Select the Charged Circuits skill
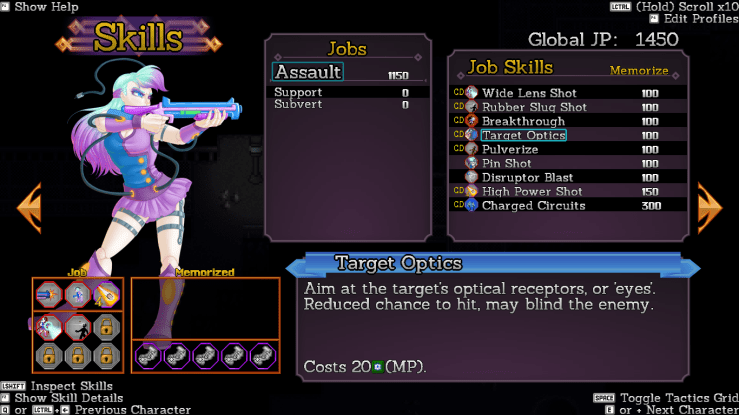The width and height of the screenshot is (739, 415). click(533, 205)
